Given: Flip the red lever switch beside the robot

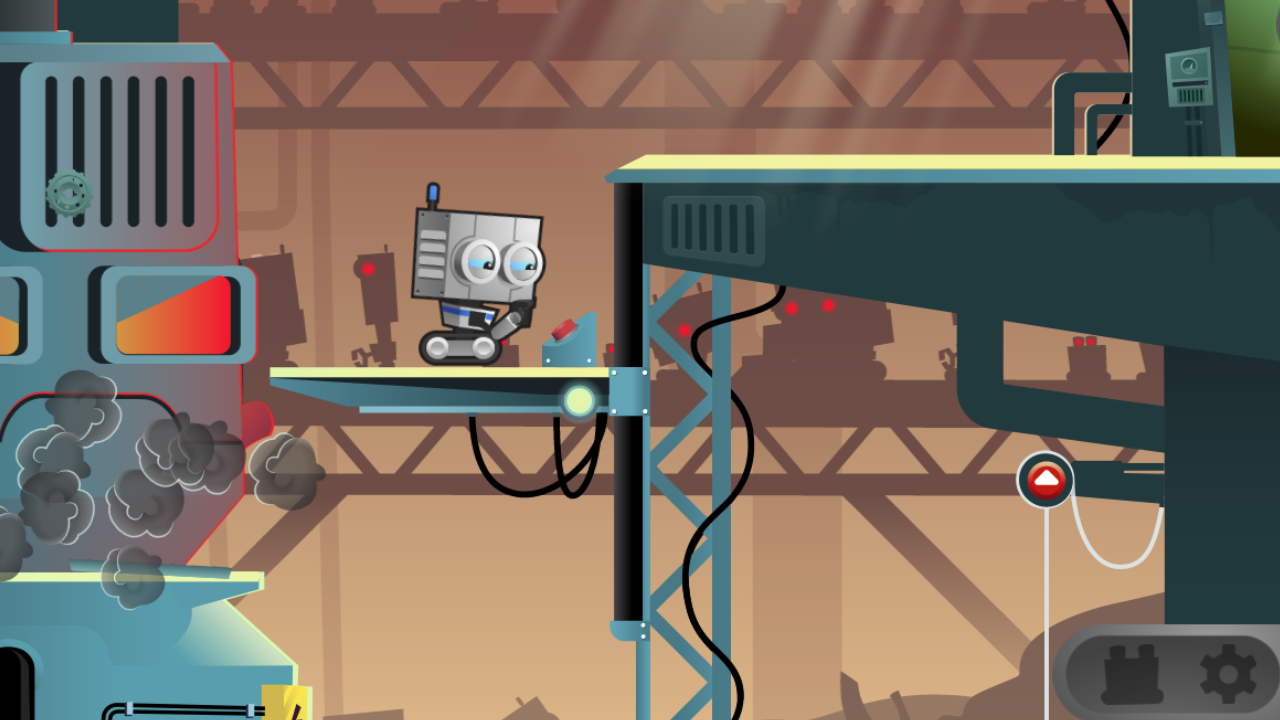Looking at the screenshot, I should coord(562,328).
